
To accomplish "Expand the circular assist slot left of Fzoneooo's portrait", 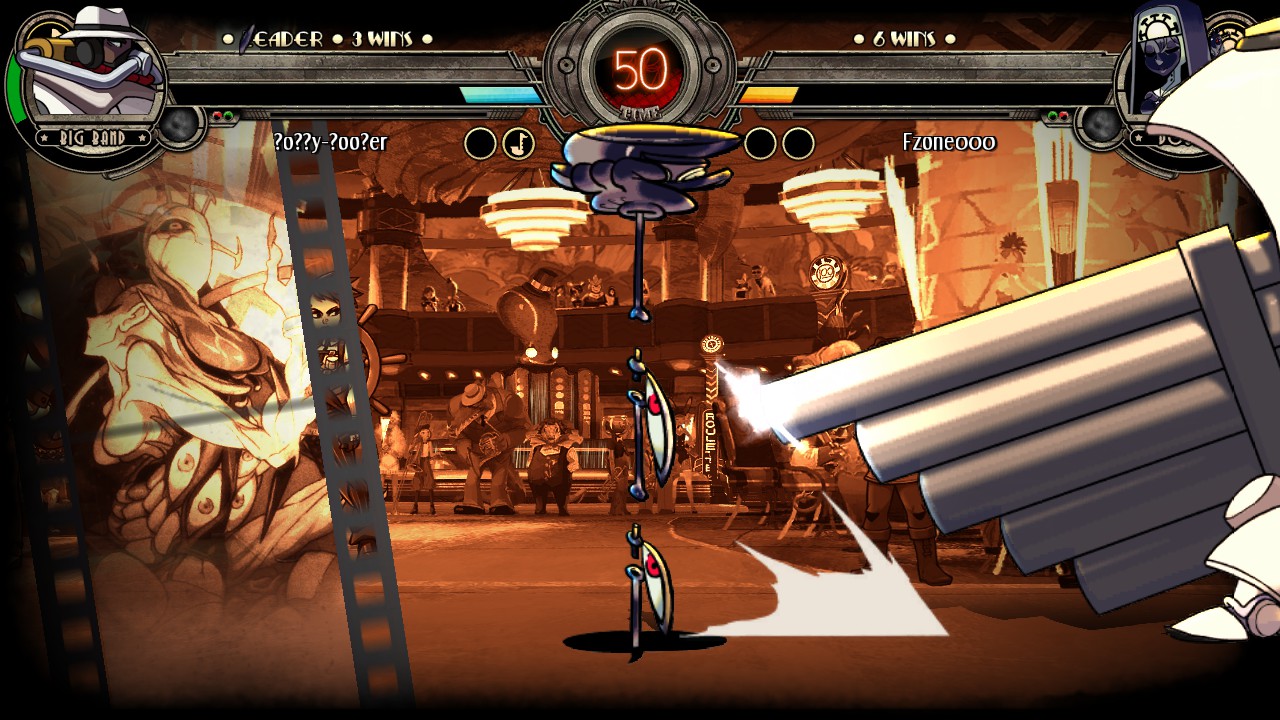I will pos(1100,125).
